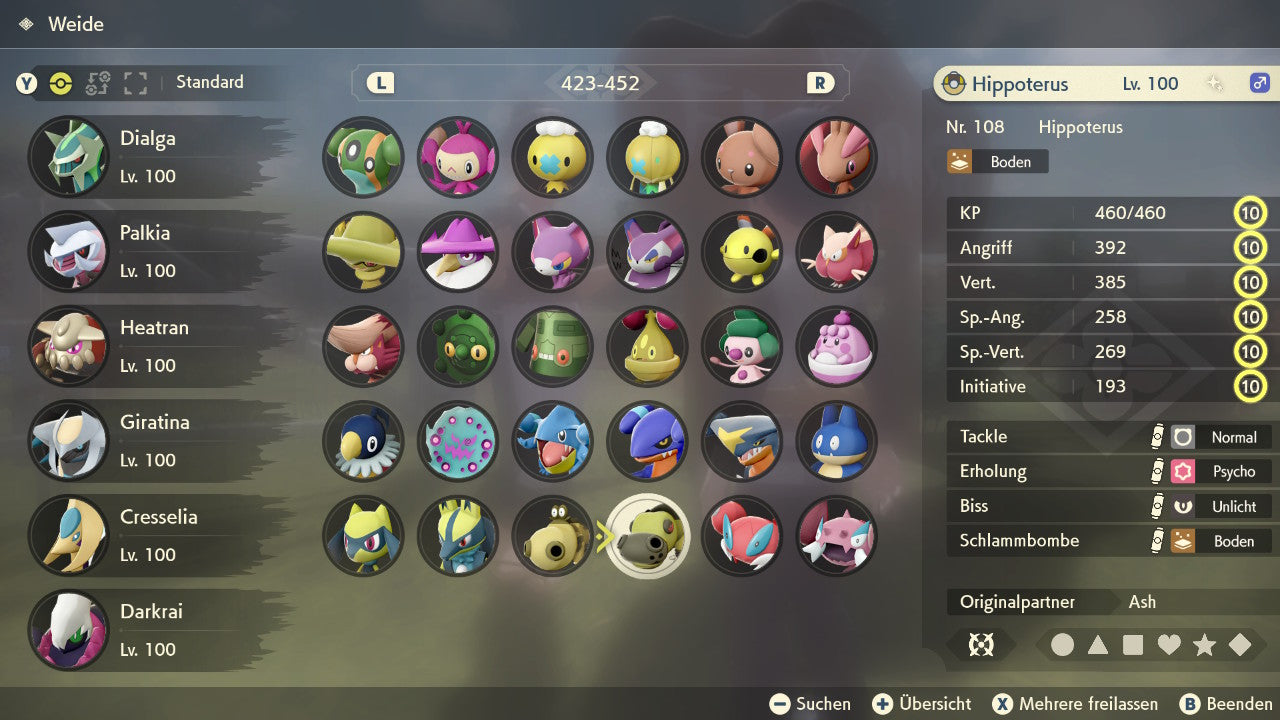Select the Garchomp pasture slot
1280x720 pixels.
click(x=742, y=441)
